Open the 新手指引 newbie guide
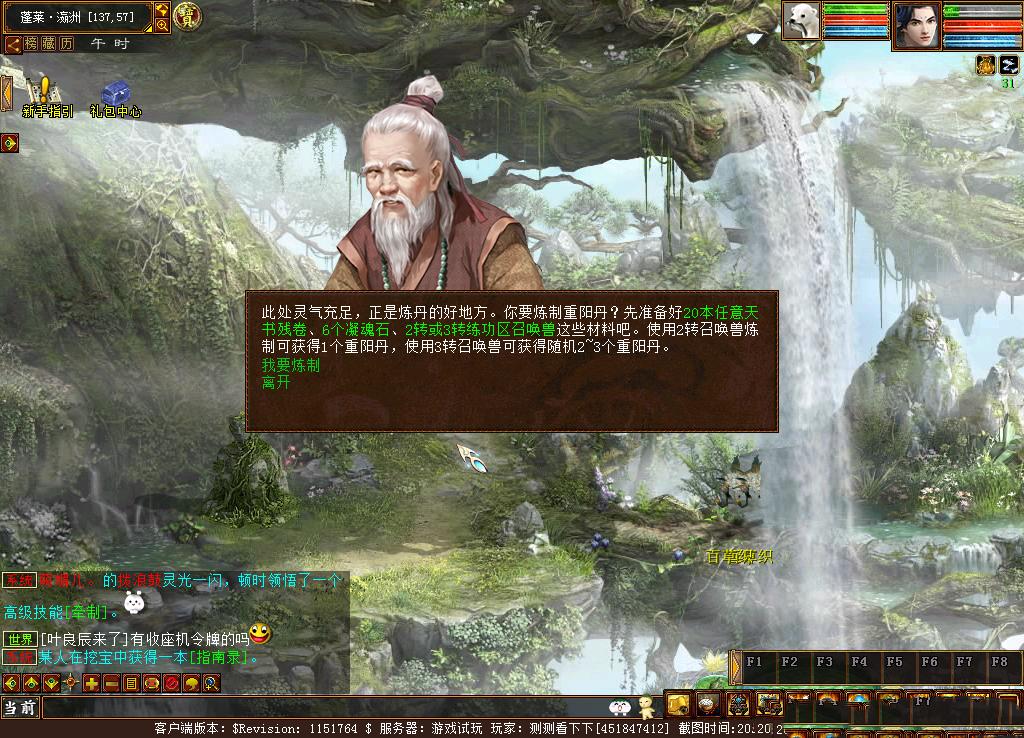The height and width of the screenshot is (738, 1024). click(46, 97)
